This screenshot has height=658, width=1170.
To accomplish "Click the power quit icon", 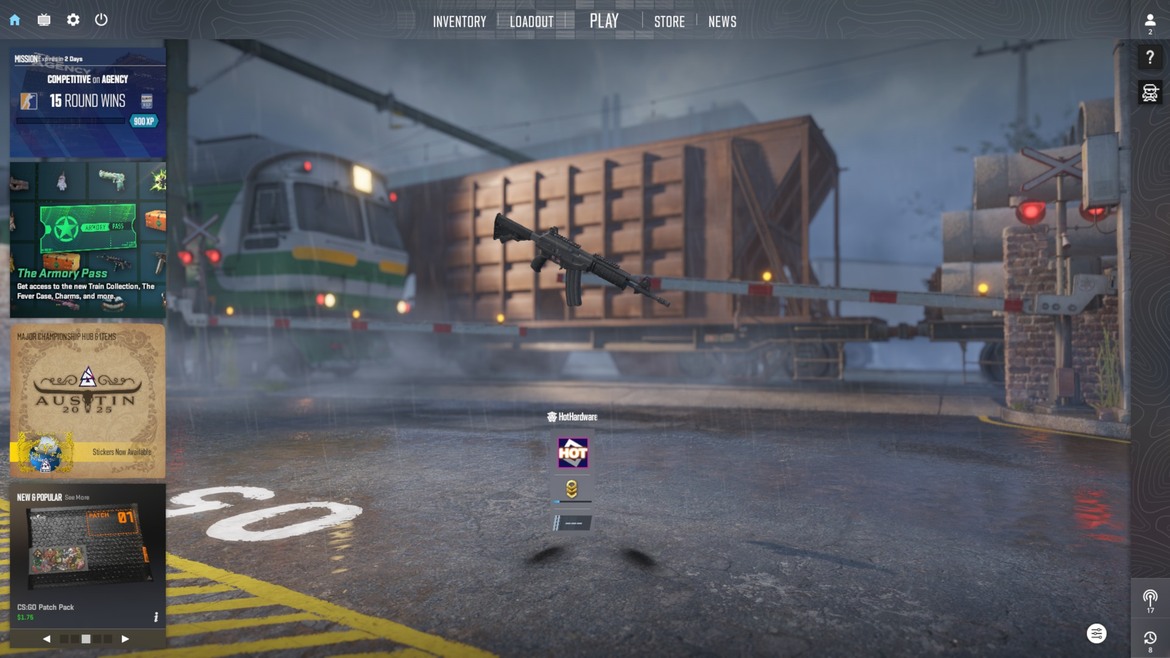I will pyautogui.click(x=101, y=20).
